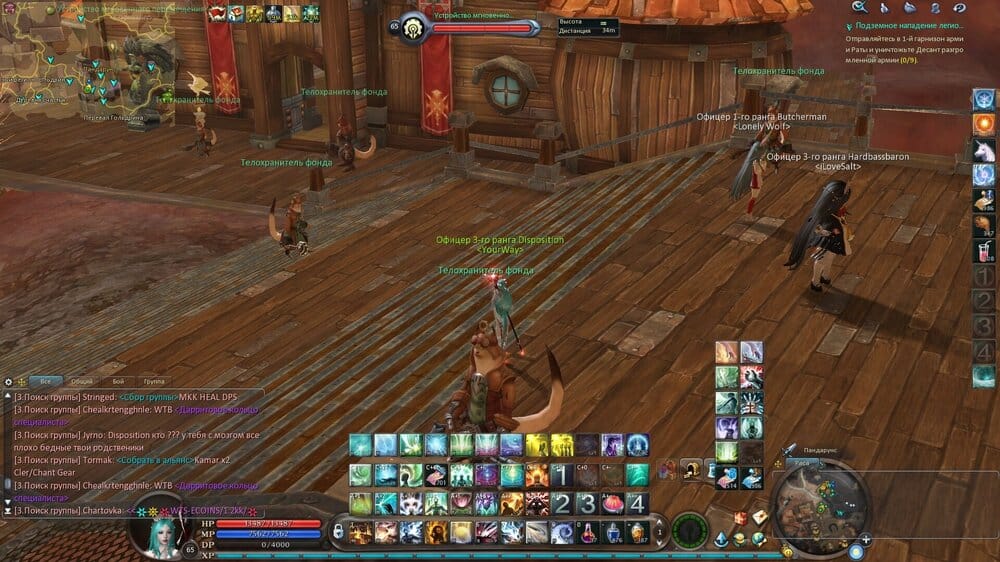Screen dimensions: 1000x562
Task: Switch to the Группа chat tab
Action: click(x=153, y=381)
